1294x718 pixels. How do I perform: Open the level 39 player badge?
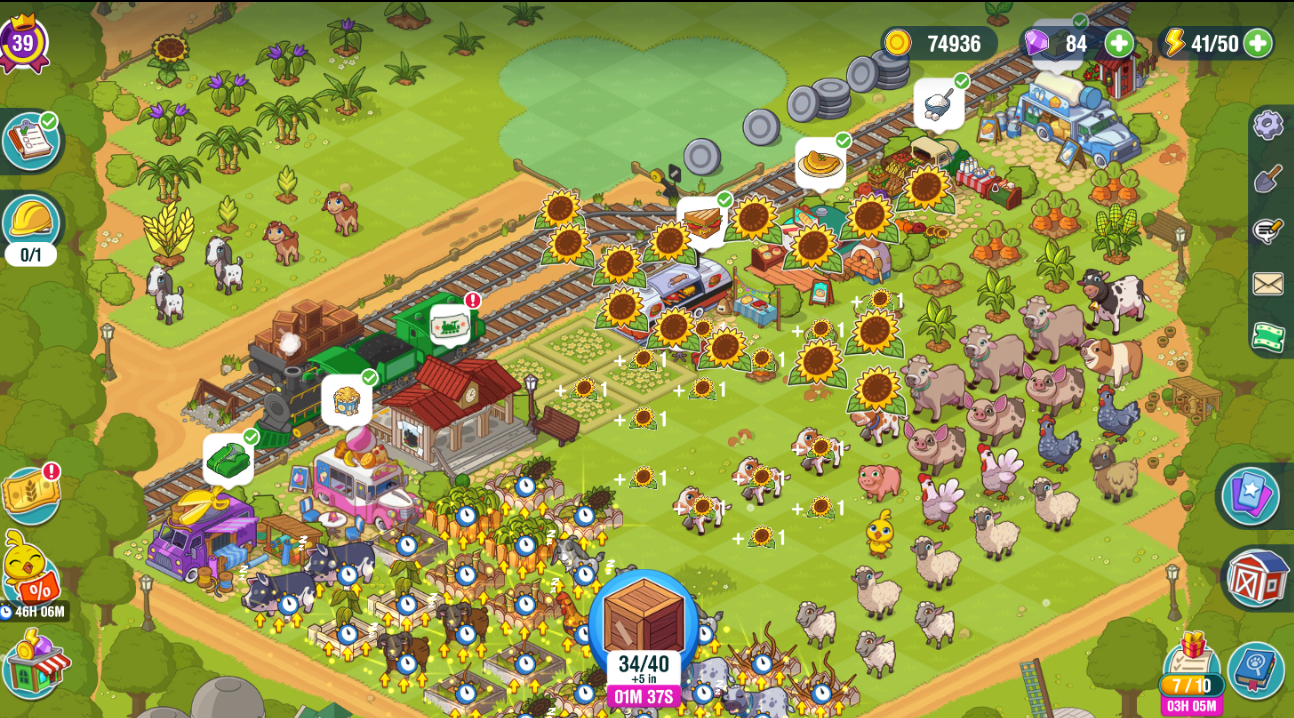[x=23, y=43]
